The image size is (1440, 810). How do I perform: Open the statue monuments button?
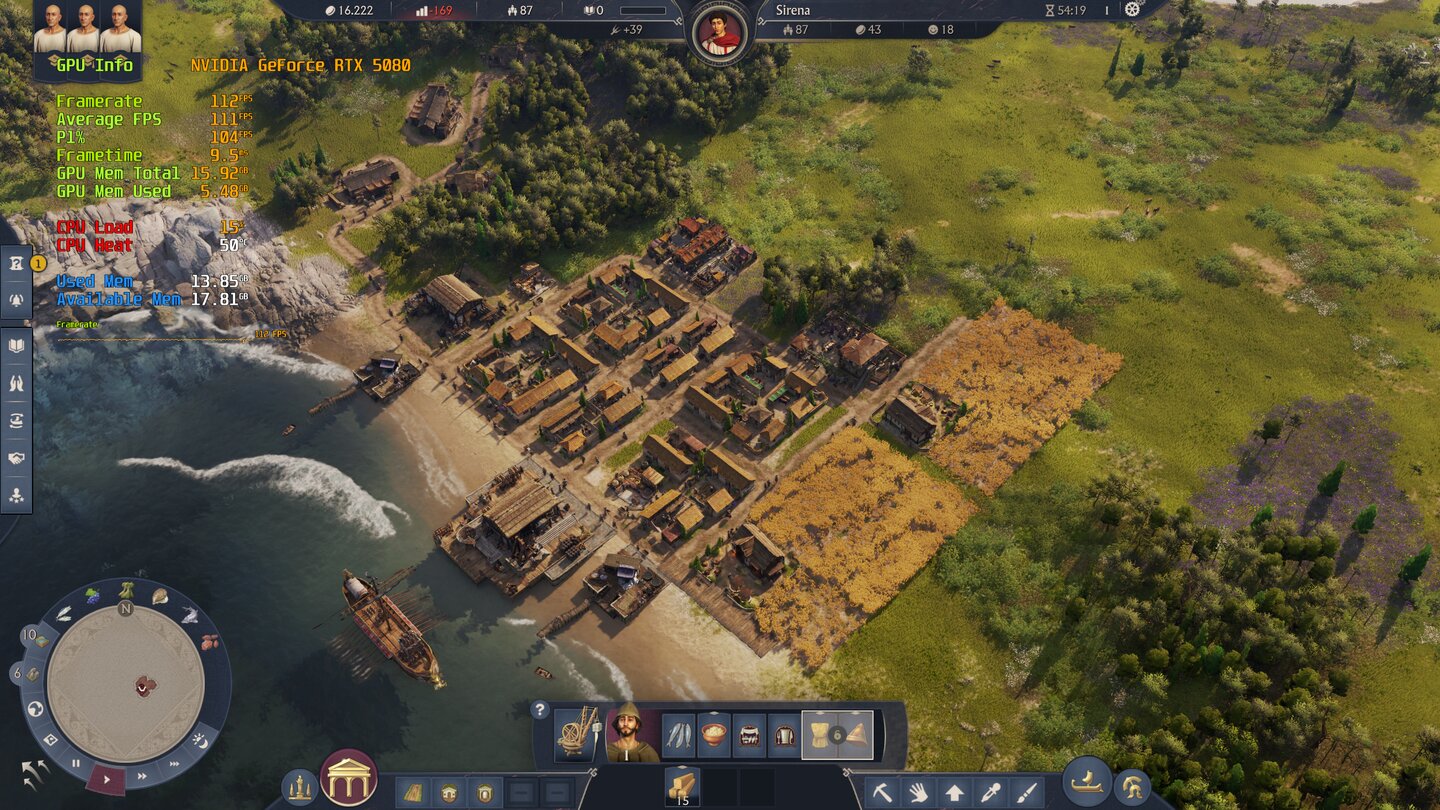tap(298, 787)
